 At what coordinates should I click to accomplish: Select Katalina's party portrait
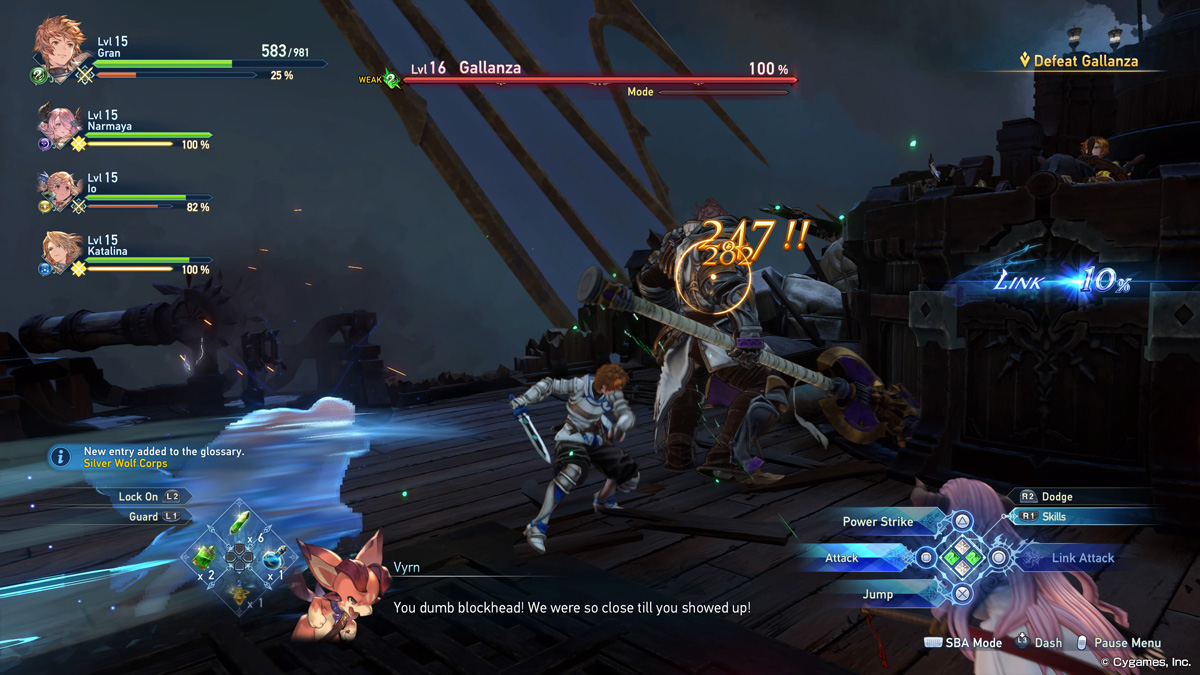click(60, 250)
